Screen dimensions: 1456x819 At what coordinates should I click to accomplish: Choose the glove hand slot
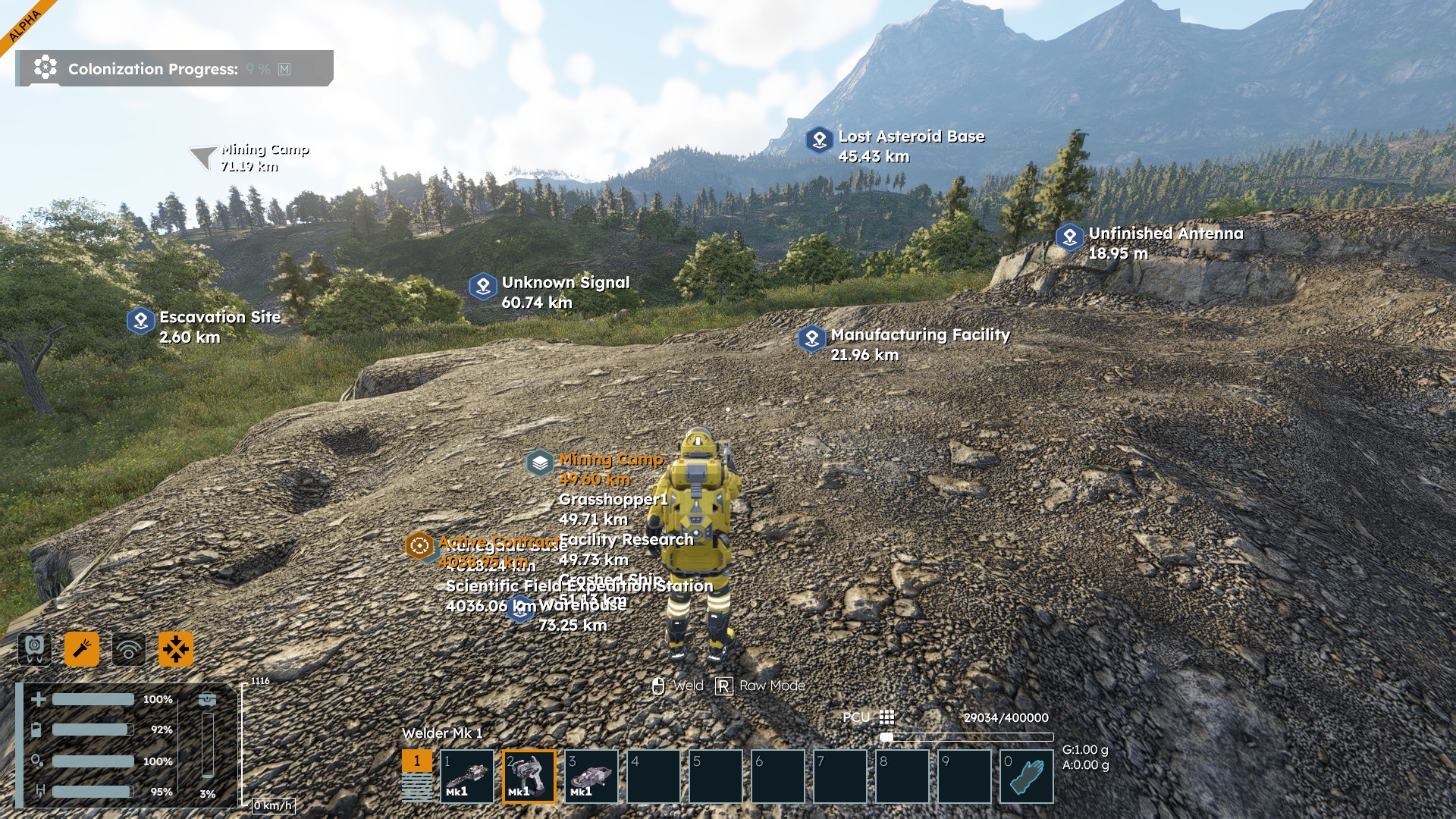1027,776
